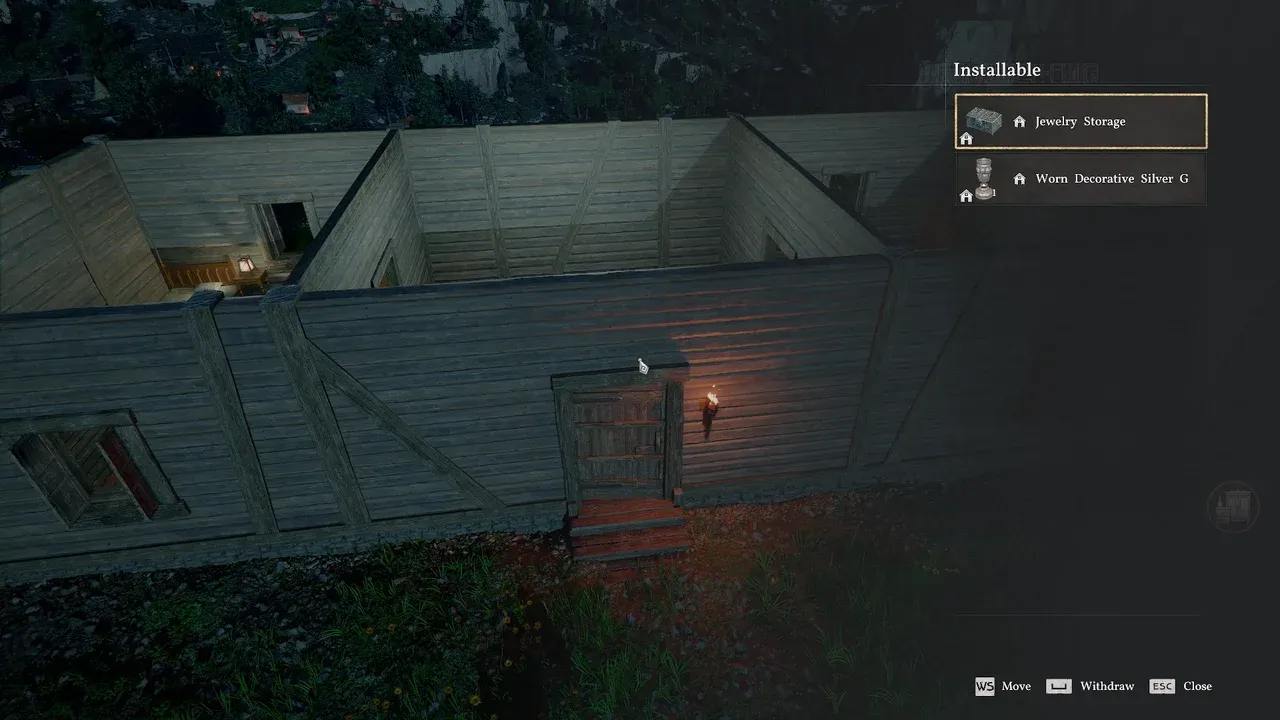Select Jewelry Storage from the Installable list
Viewport: 1280px width, 720px height.
click(1081, 121)
